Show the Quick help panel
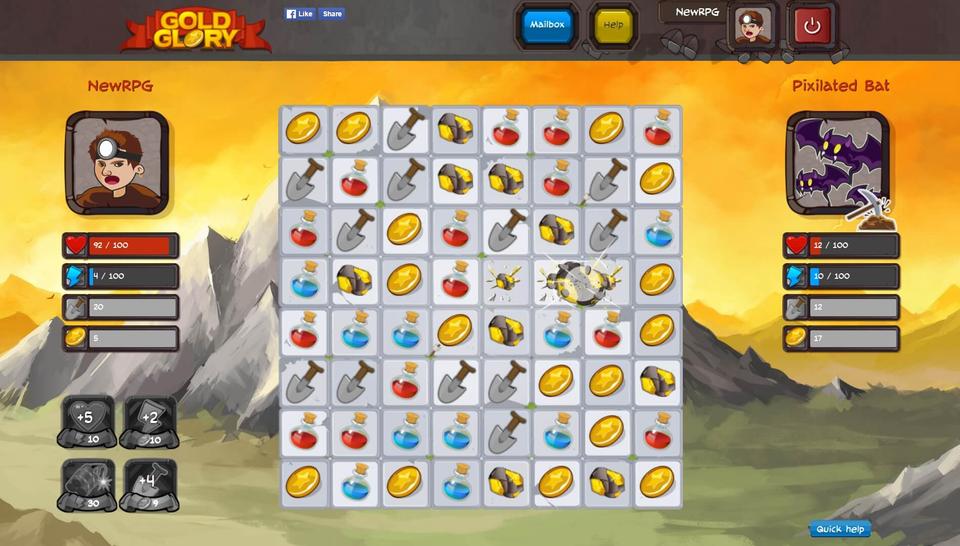 coord(840,529)
